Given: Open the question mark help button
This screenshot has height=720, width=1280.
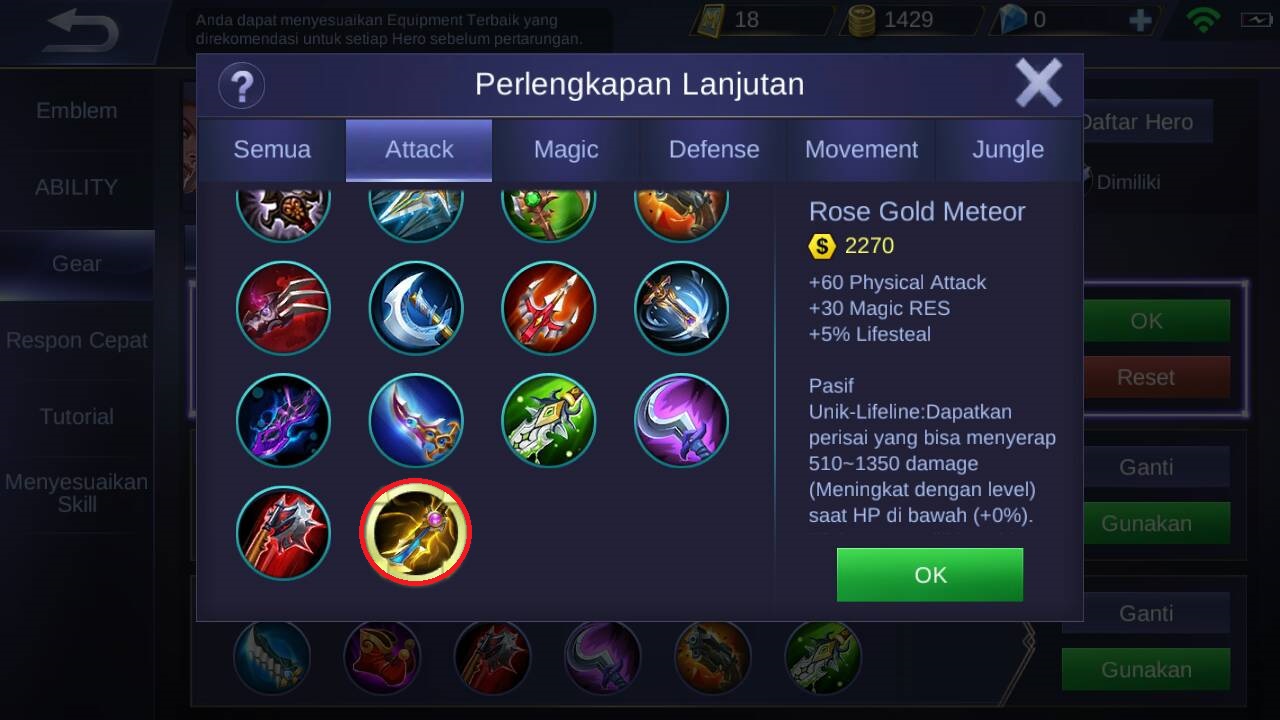Looking at the screenshot, I should click(241, 85).
